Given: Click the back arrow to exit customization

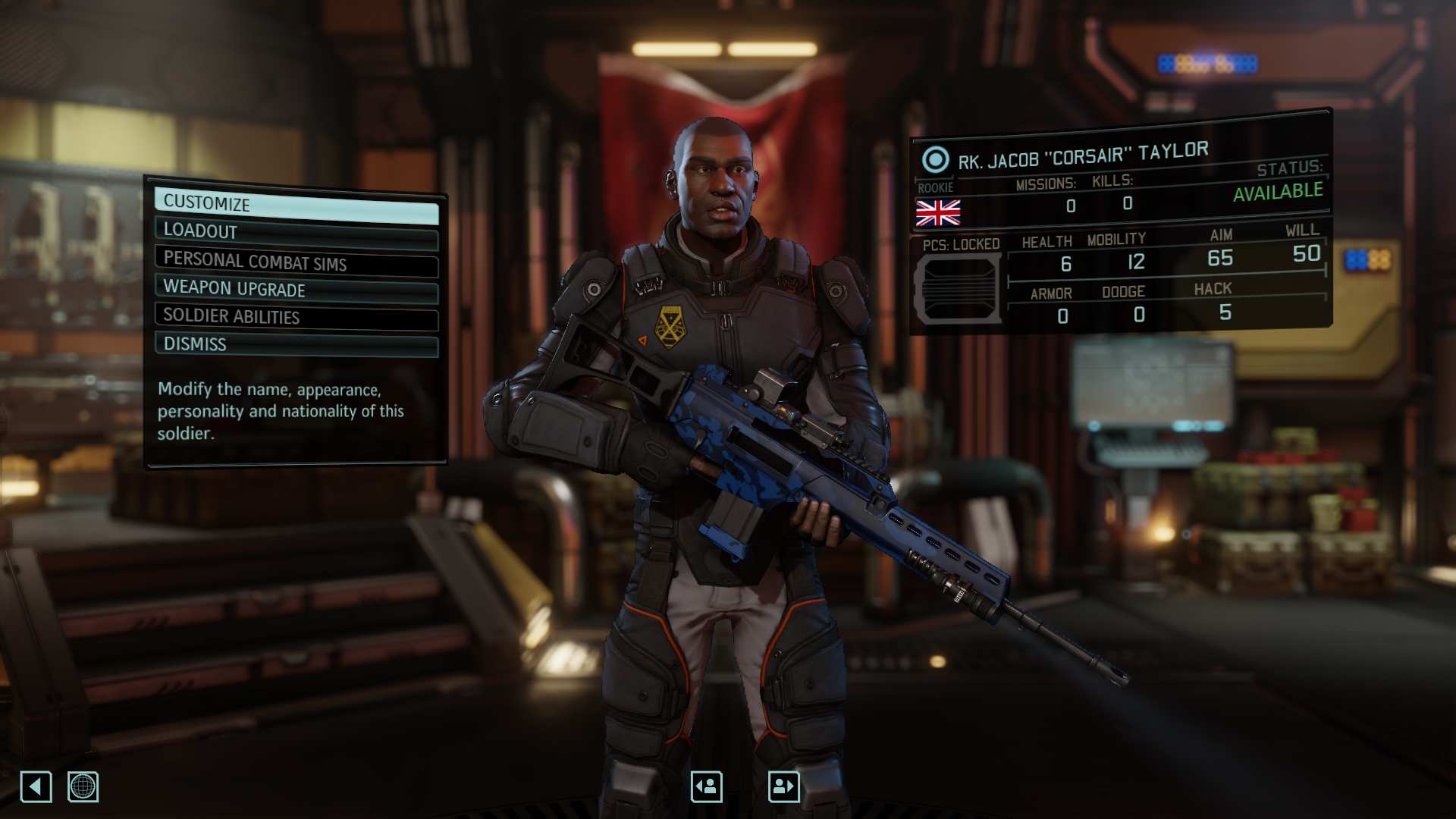Looking at the screenshot, I should (x=36, y=787).
